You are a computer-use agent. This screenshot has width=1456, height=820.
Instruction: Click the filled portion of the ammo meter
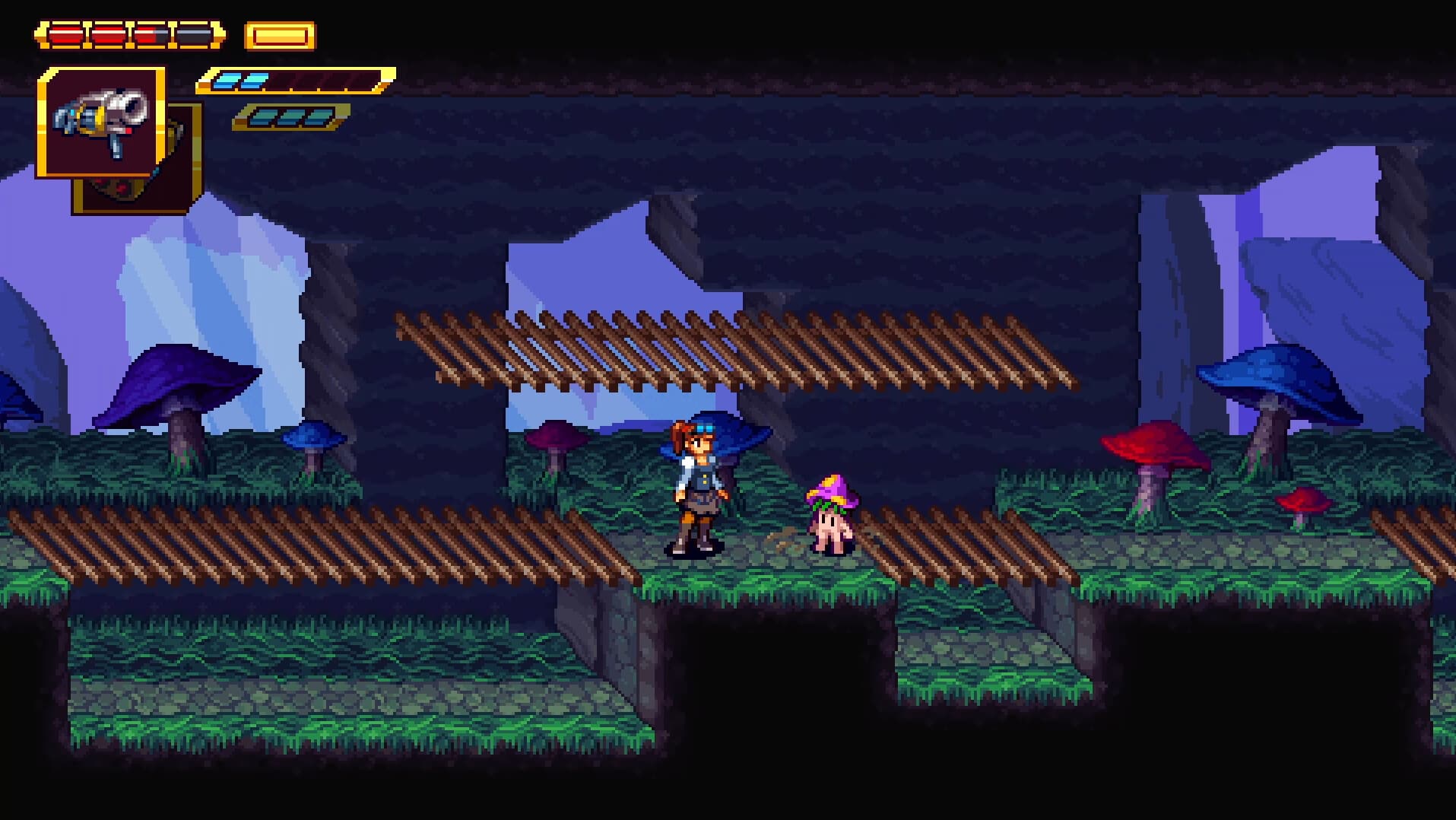point(239,79)
